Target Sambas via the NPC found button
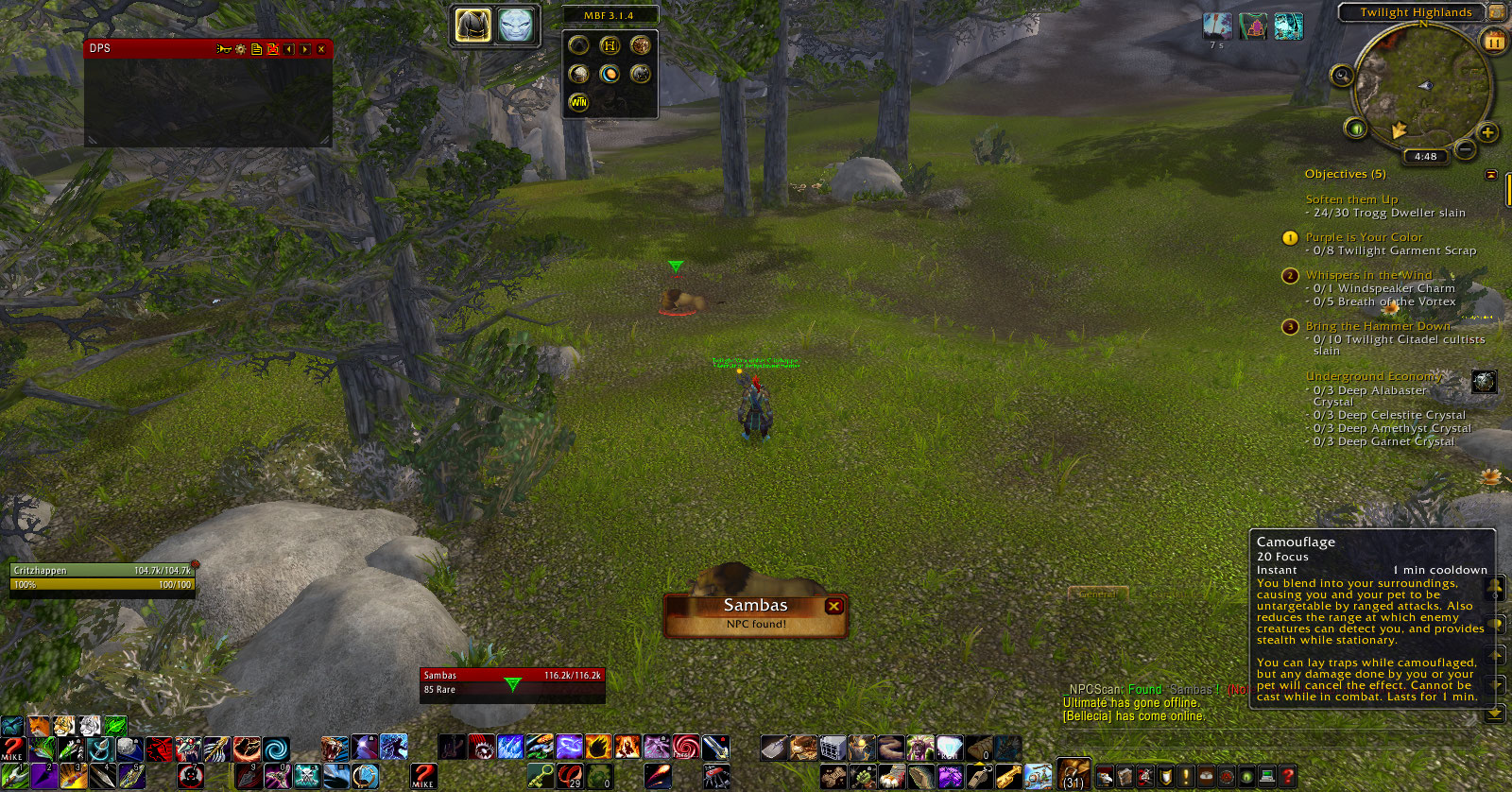1512x792 pixels. 747,612
